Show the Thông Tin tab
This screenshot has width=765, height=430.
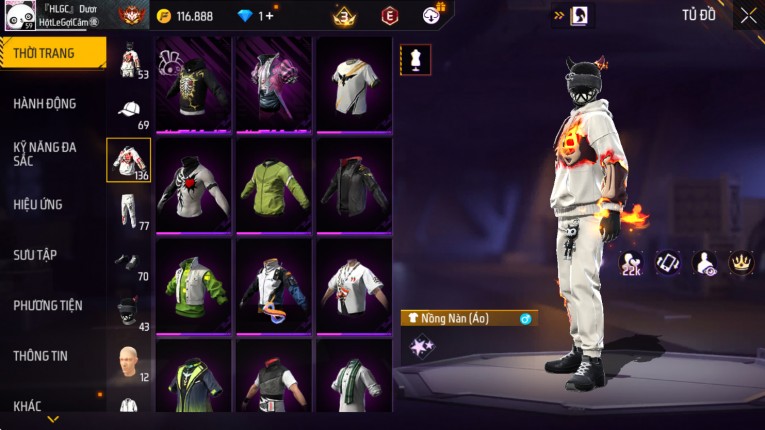(x=40, y=355)
